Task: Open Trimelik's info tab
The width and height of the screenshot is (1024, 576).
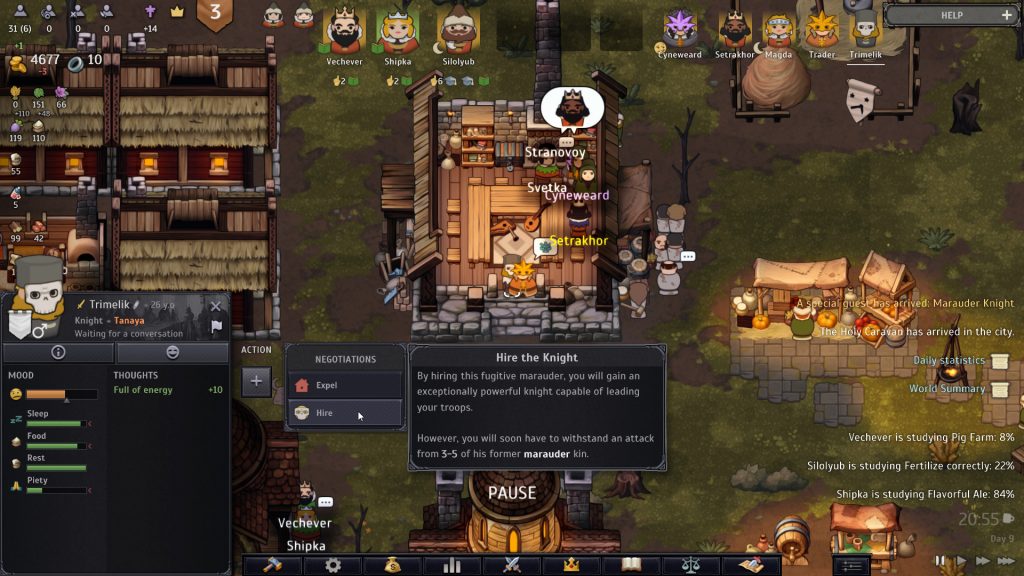Action: pyautogui.click(x=58, y=352)
